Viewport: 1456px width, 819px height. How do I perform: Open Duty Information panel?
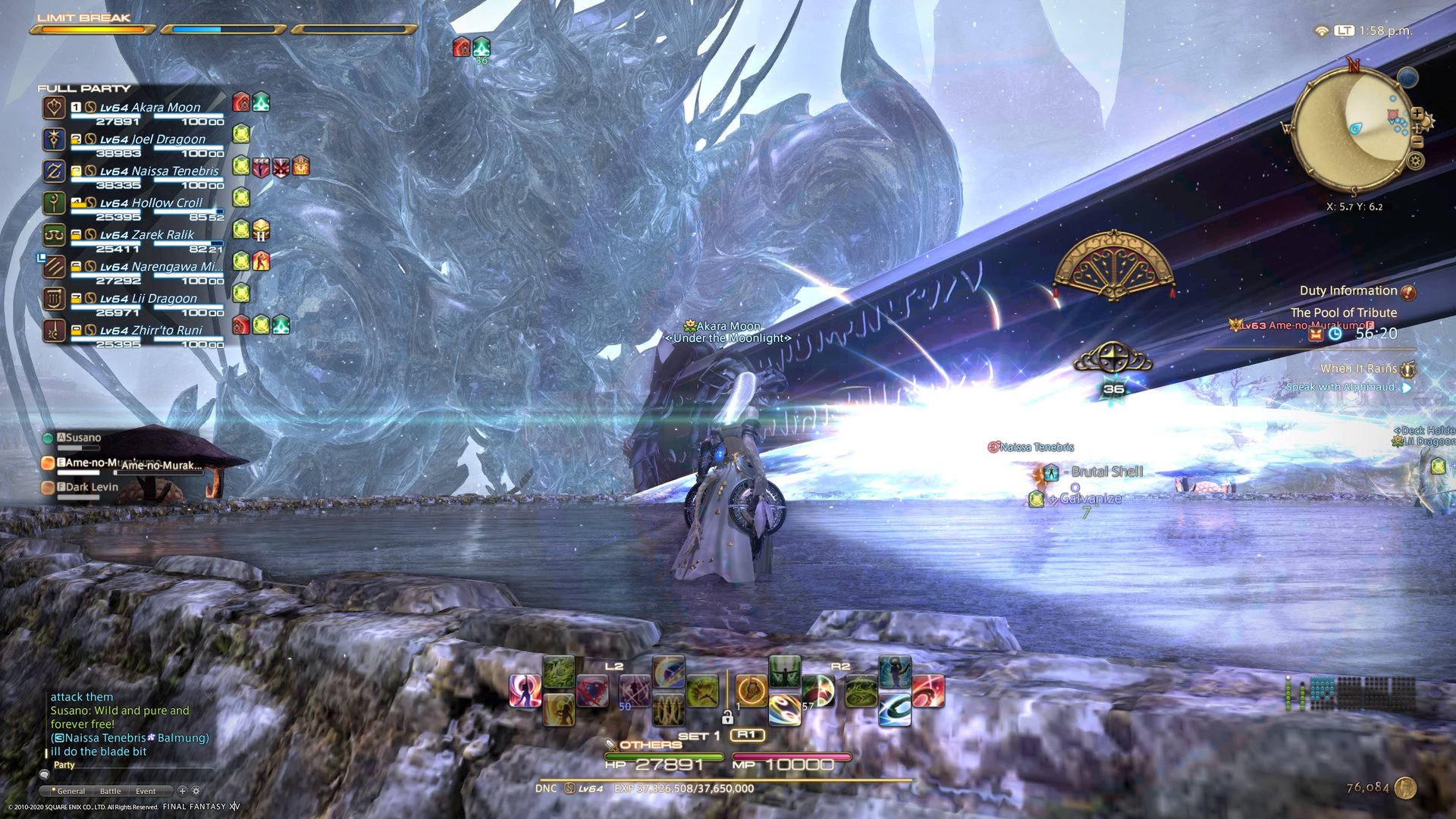(x=1348, y=291)
